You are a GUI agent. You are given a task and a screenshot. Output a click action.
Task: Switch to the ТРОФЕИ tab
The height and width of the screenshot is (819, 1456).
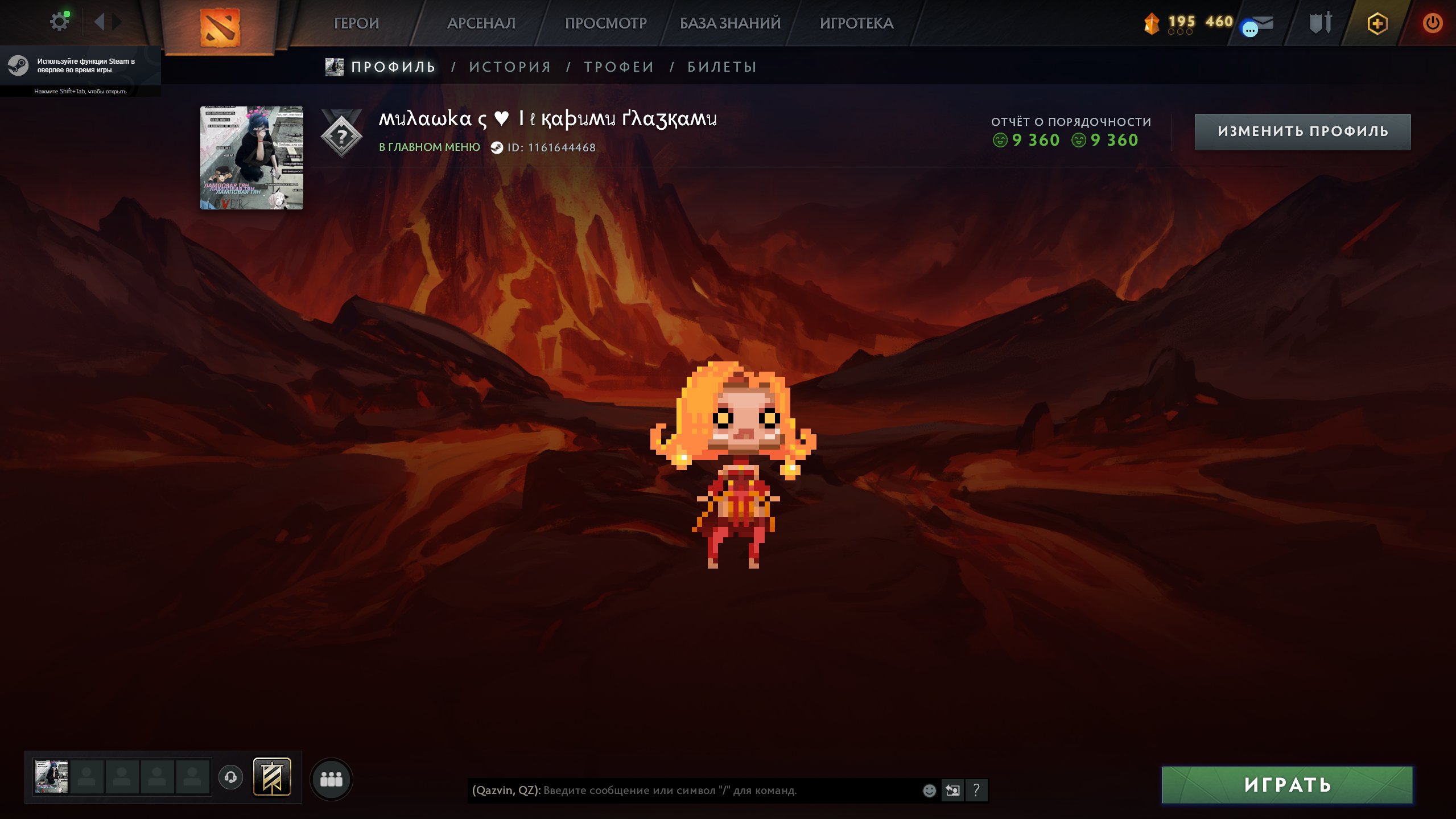click(617, 67)
